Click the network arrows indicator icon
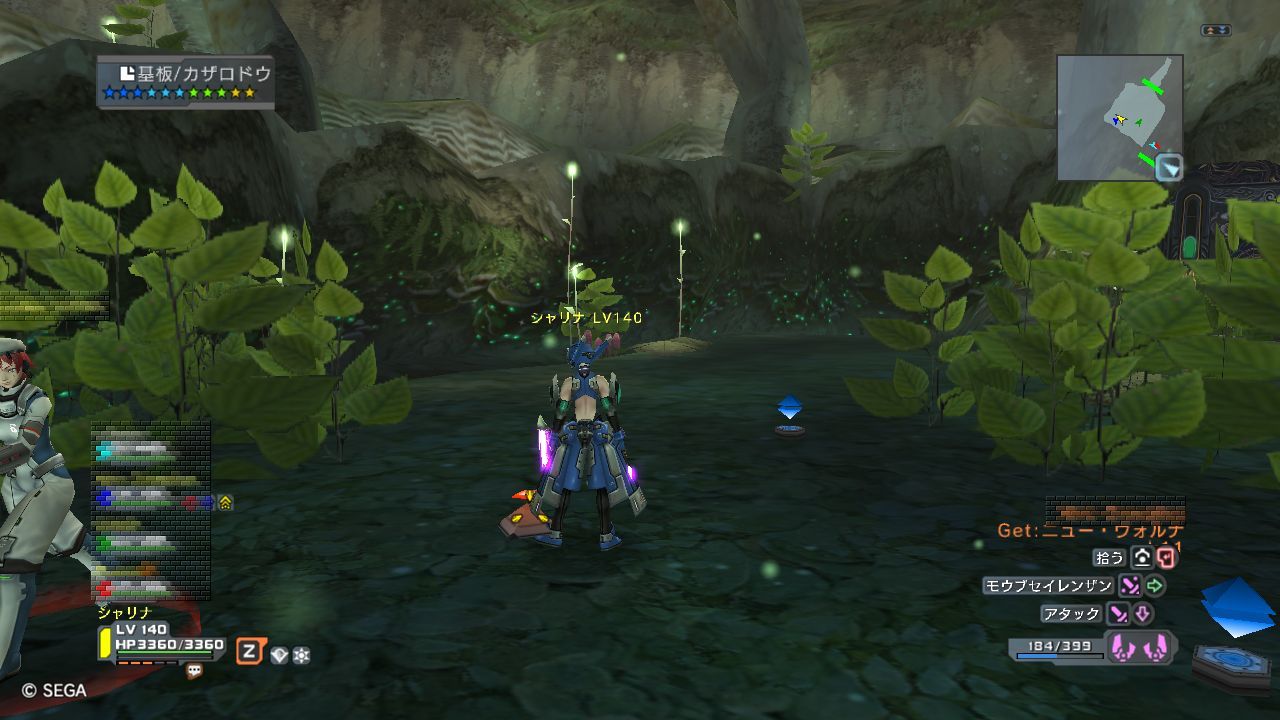The height and width of the screenshot is (720, 1280). (x=1215, y=31)
